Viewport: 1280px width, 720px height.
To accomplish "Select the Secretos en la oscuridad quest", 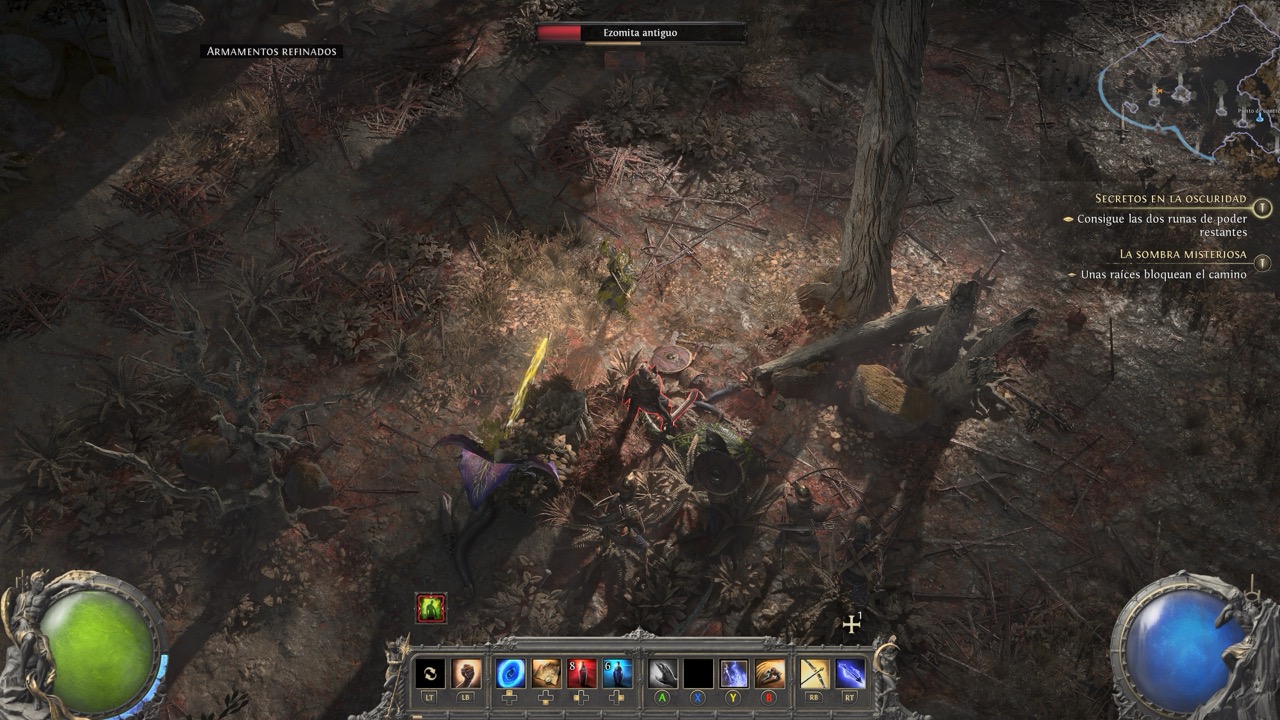I will [1170, 199].
